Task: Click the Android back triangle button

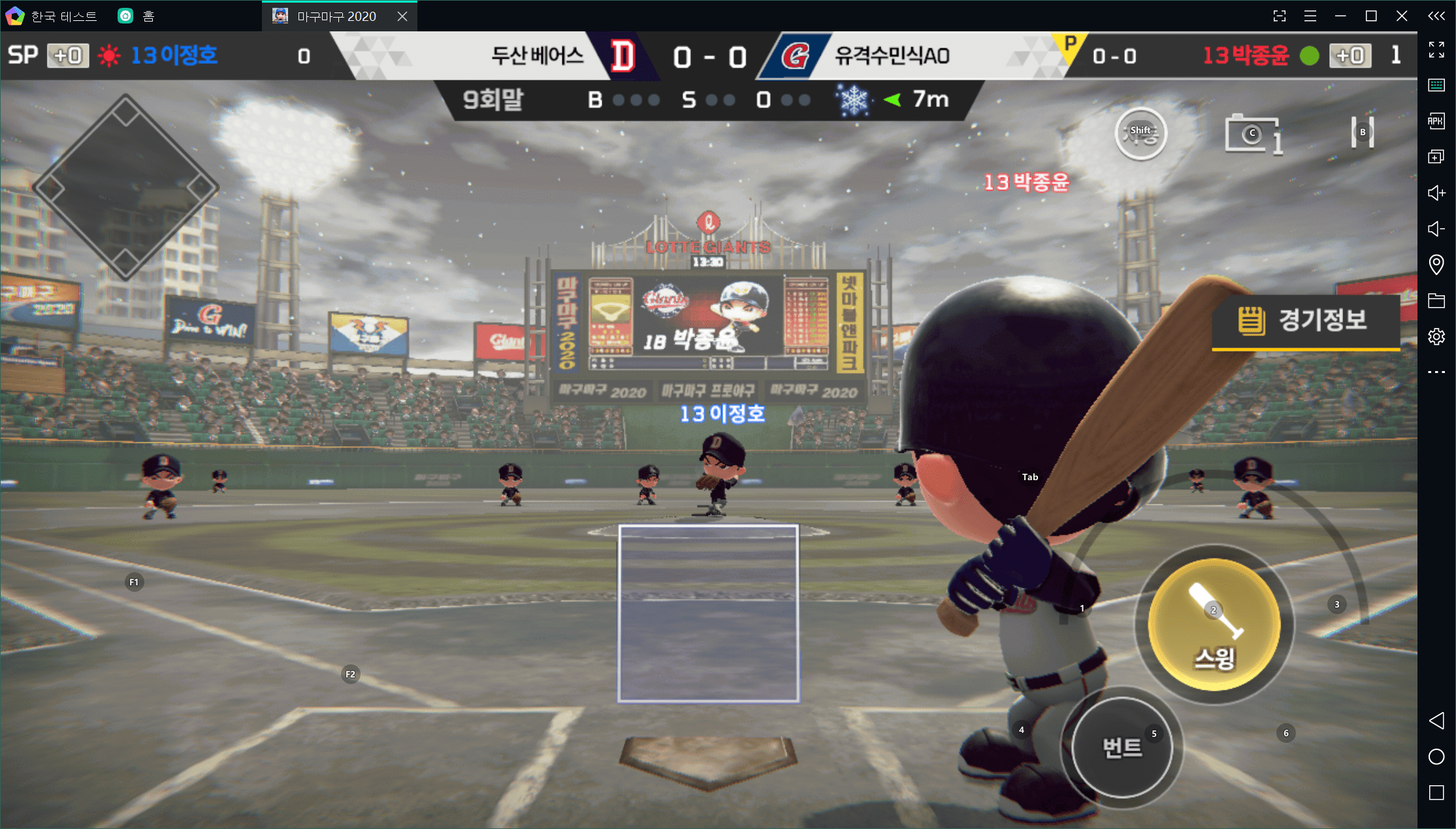Action: tap(1436, 721)
